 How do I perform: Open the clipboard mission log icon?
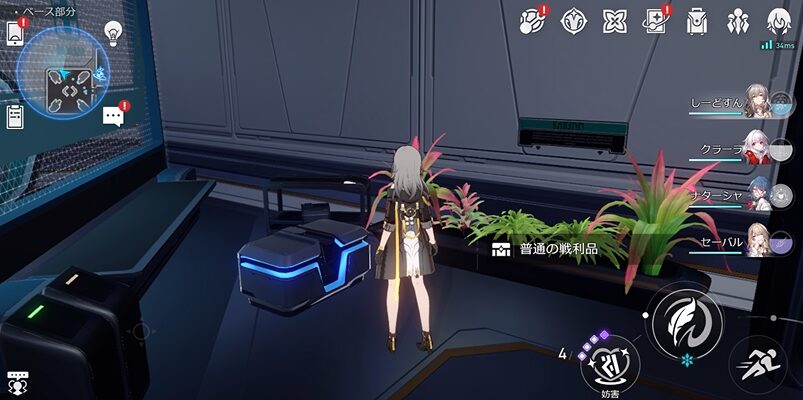[x=15, y=116]
